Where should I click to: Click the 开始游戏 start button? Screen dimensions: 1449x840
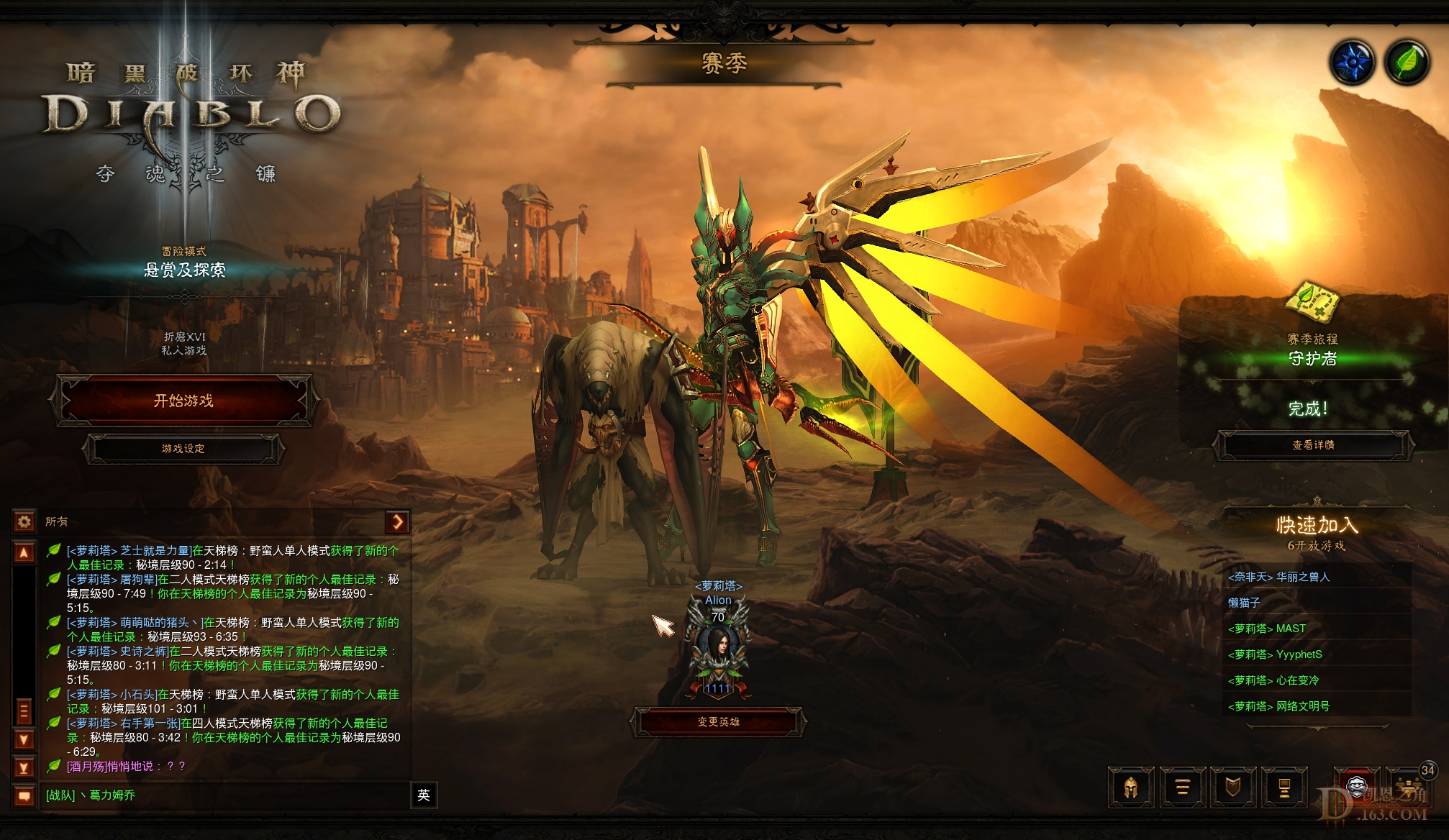186,401
